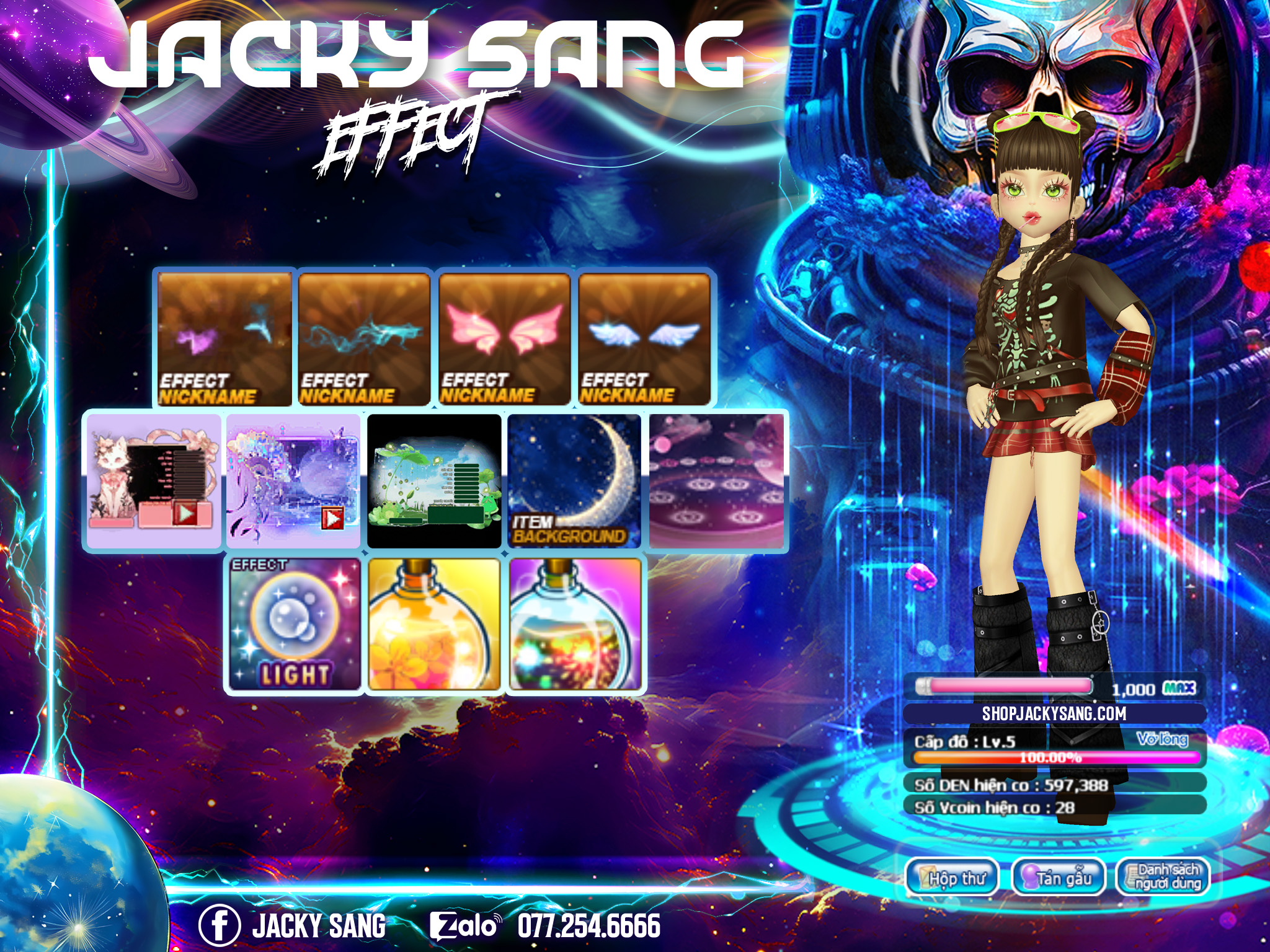Choose the rainbow sparkle potion bottle
Screen dimensions: 1270x952
(x=575, y=624)
